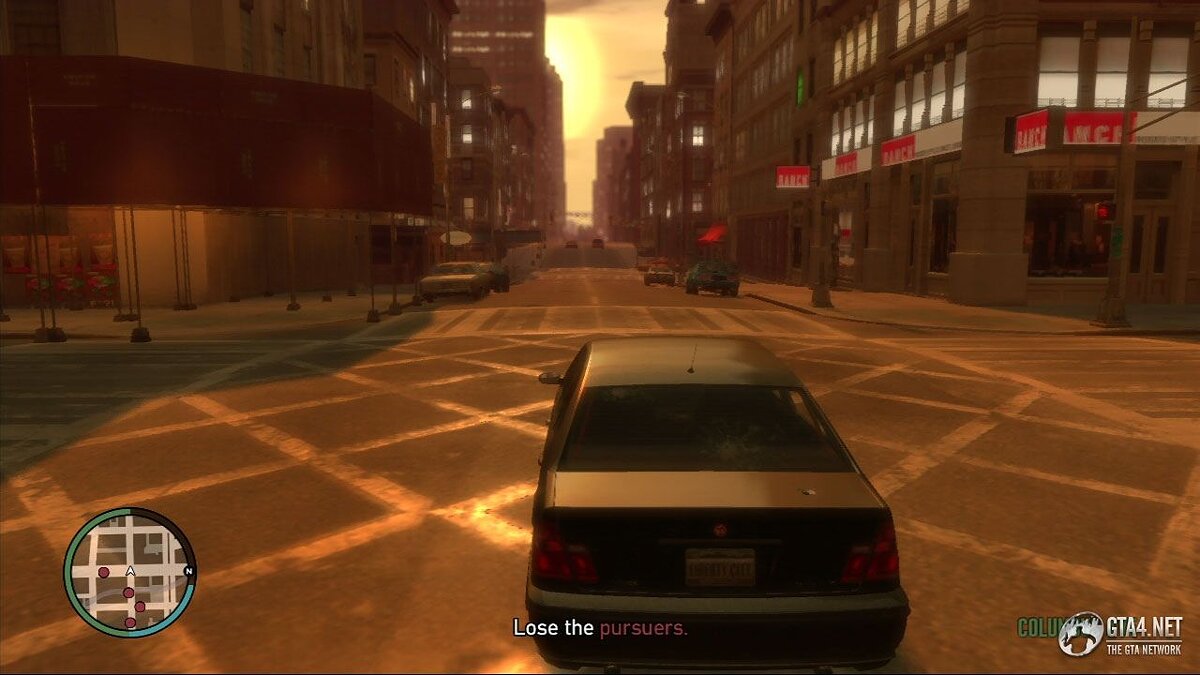Click the north compass marker on the radar
The image size is (1200, 675).
coord(189,571)
